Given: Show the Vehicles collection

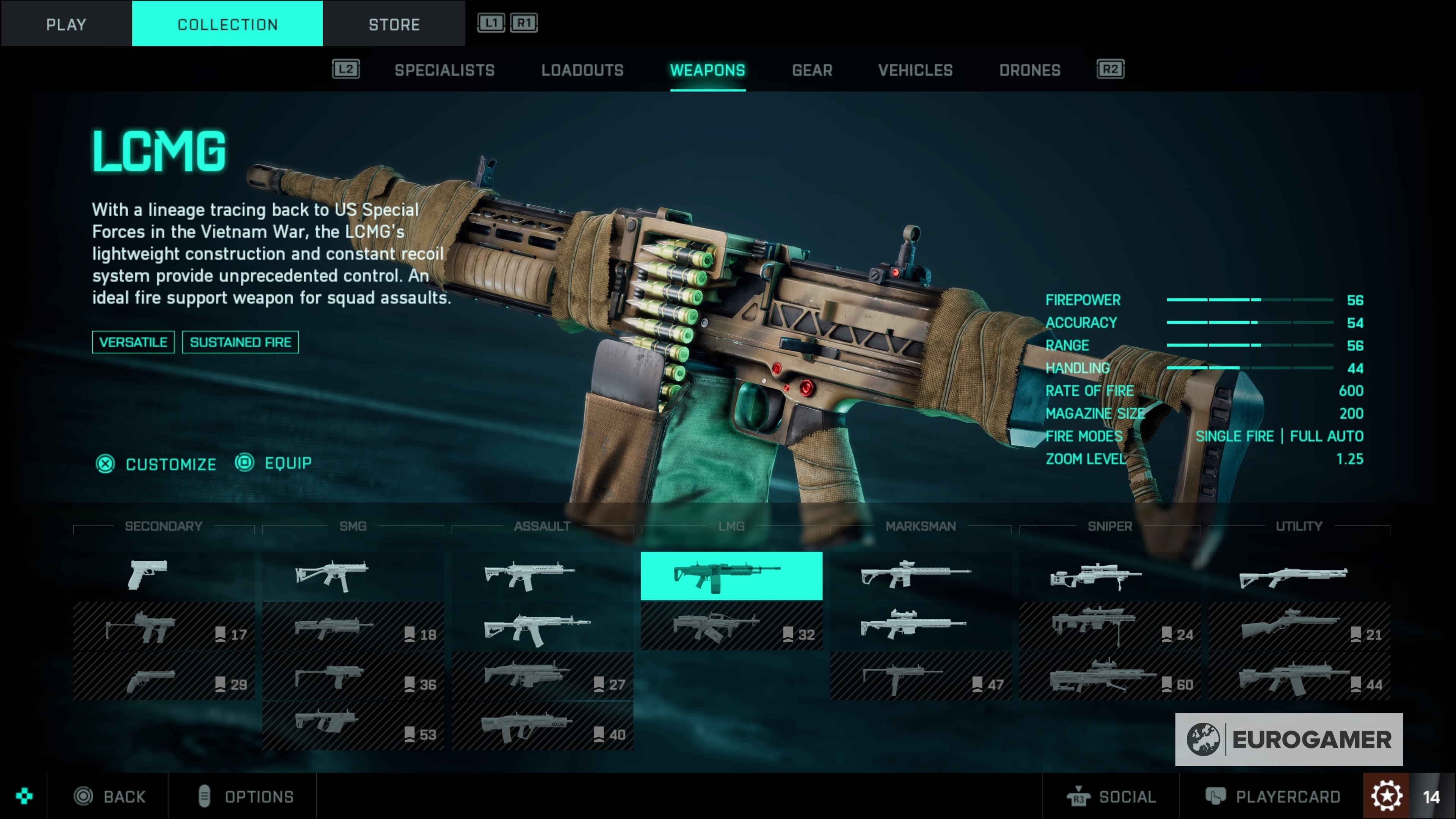Looking at the screenshot, I should click(915, 70).
